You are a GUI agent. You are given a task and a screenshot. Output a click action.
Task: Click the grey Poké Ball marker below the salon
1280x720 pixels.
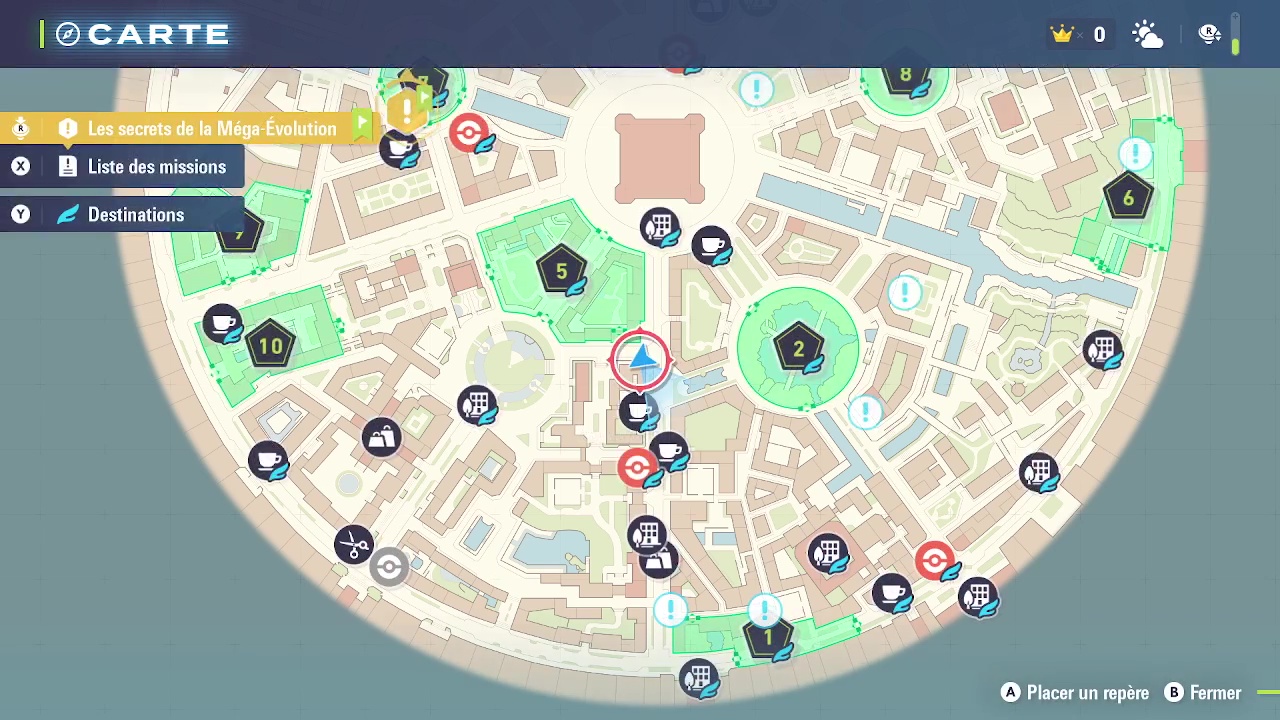click(389, 567)
